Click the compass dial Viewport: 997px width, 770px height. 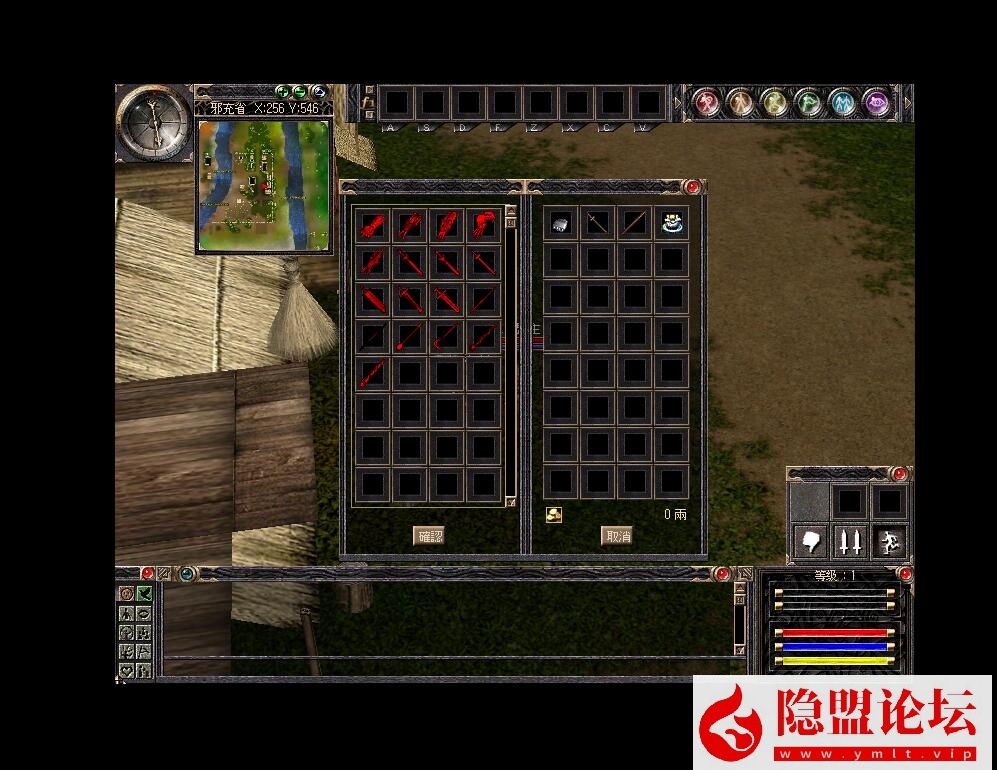click(153, 122)
